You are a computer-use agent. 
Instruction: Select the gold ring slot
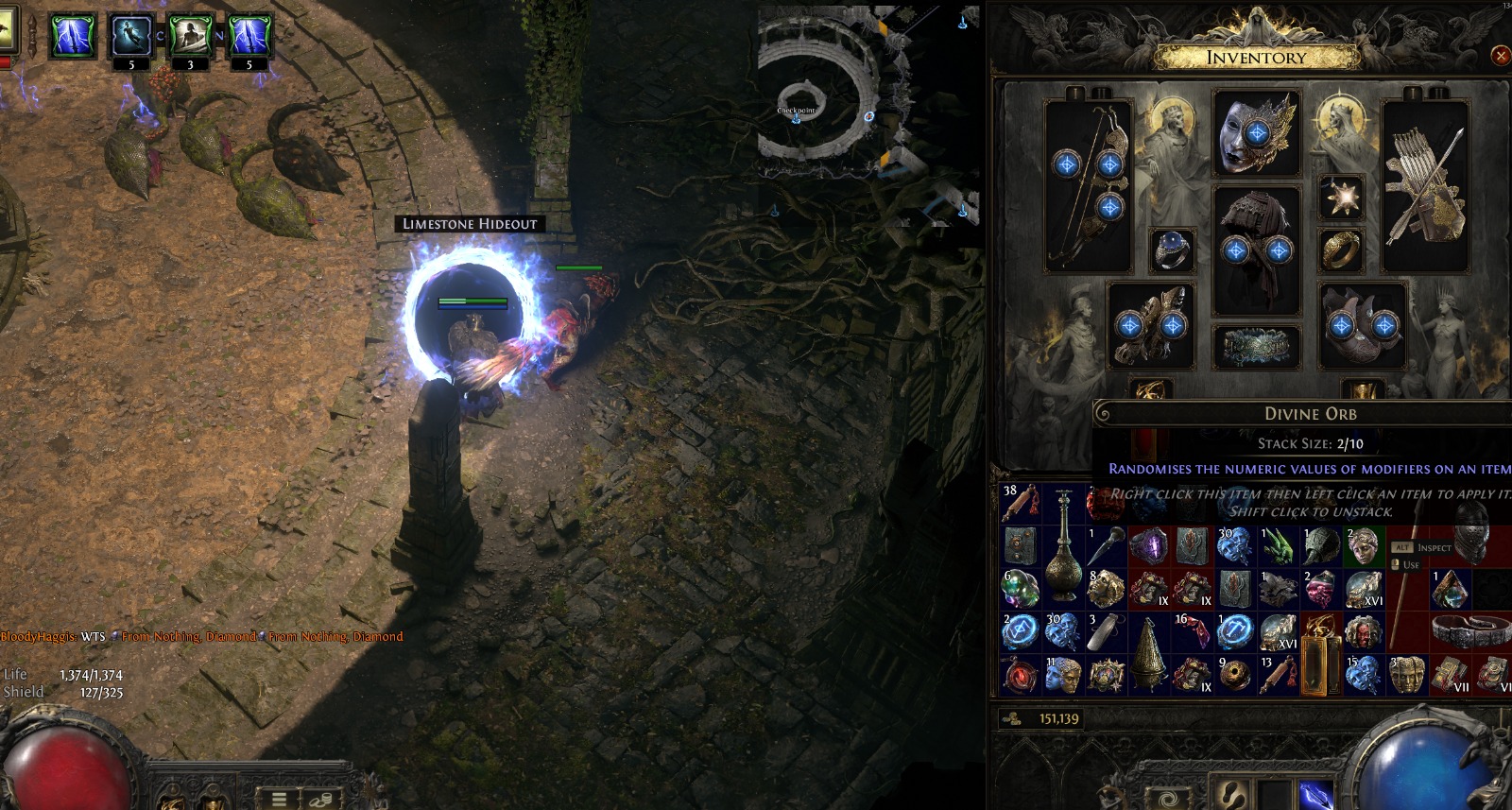click(x=1341, y=250)
